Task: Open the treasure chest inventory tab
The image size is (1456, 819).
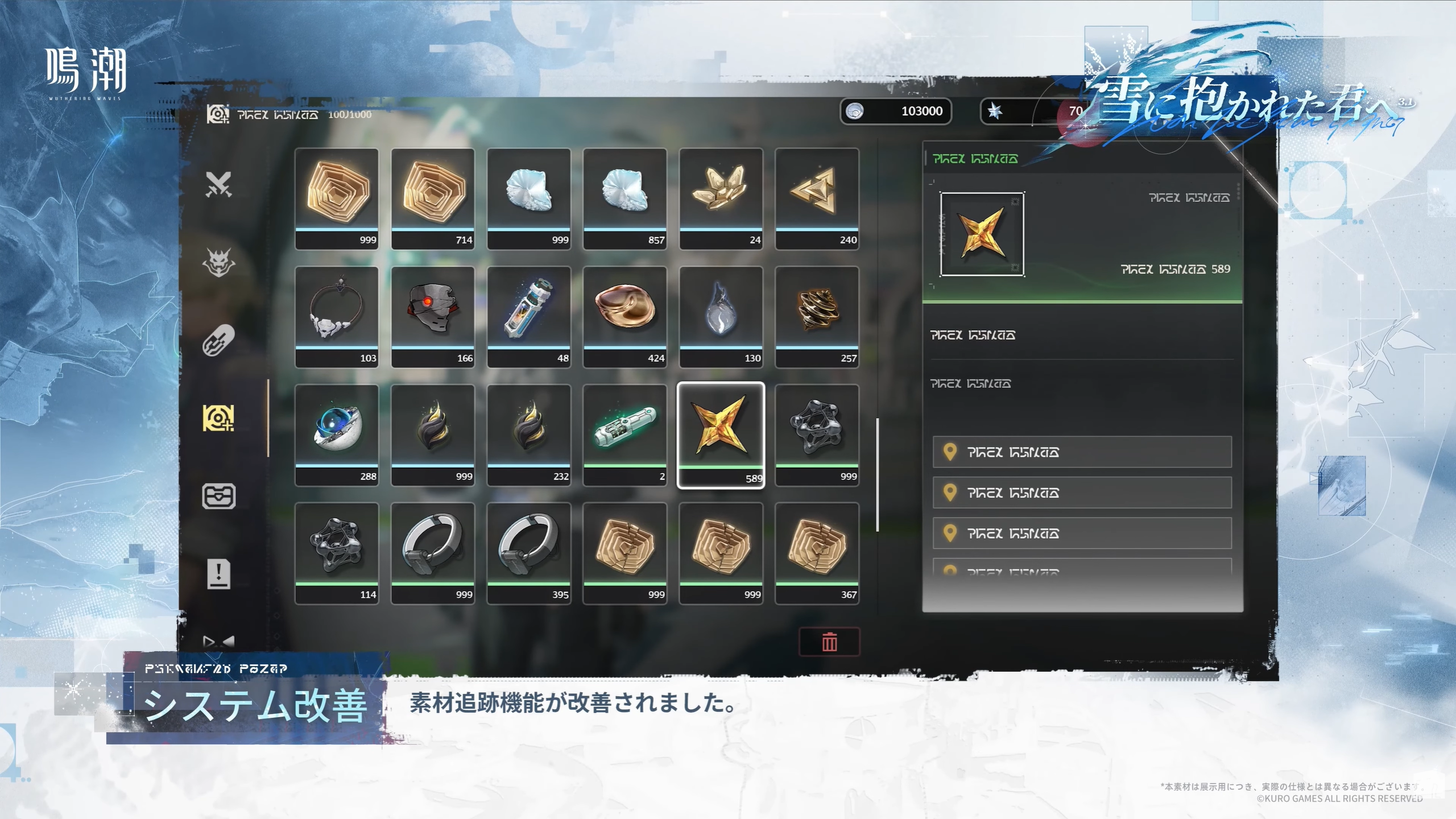Action: [x=218, y=496]
